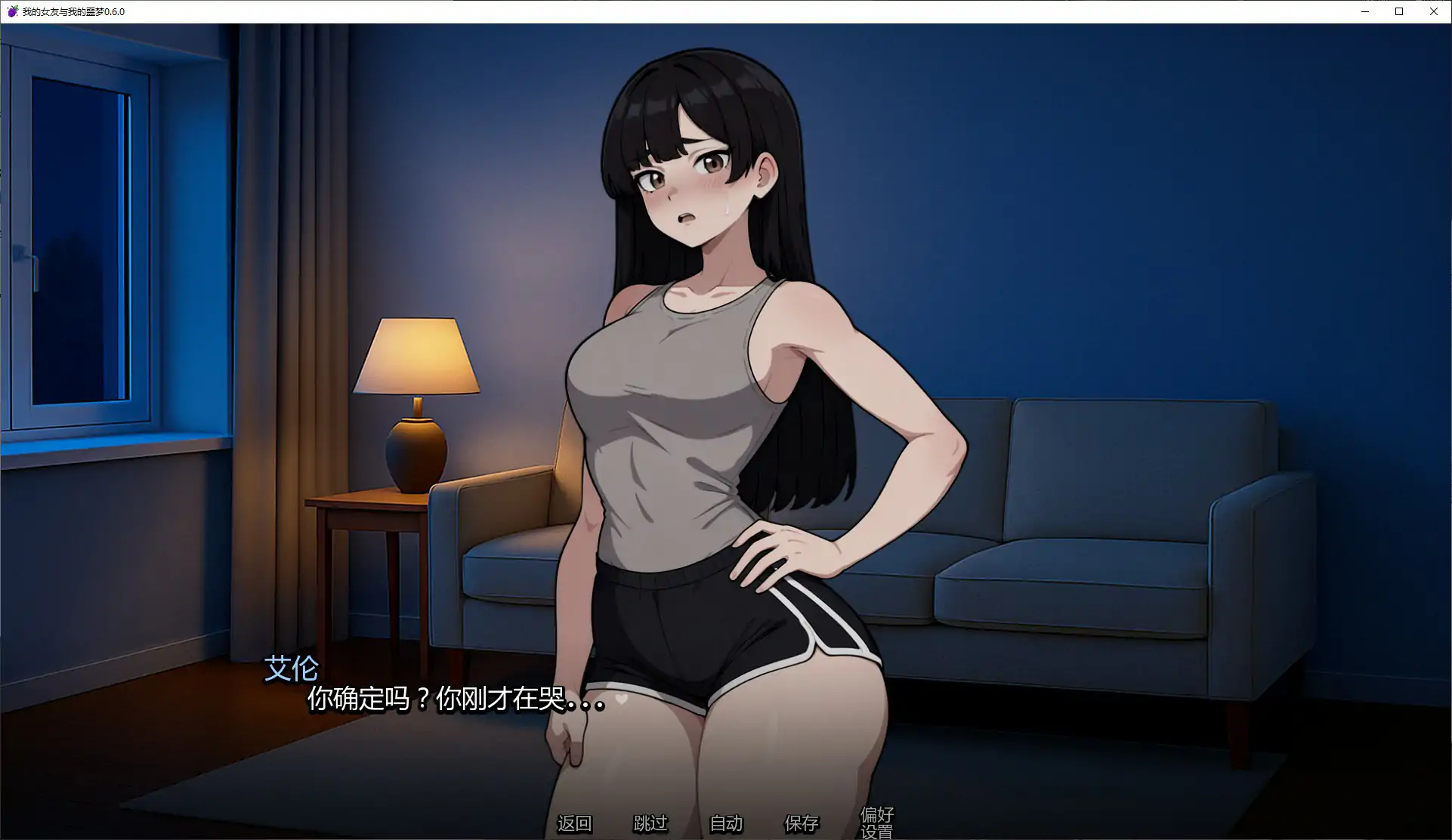Screen dimensions: 1452x840
Task: Open the 偏好设置 preferences menu
Action: click(x=876, y=823)
